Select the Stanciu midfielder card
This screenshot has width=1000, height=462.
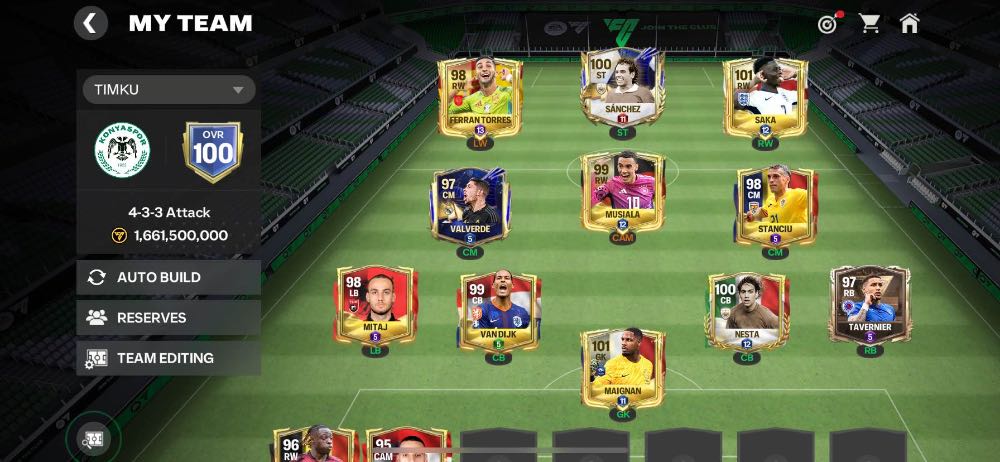(x=775, y=207)
